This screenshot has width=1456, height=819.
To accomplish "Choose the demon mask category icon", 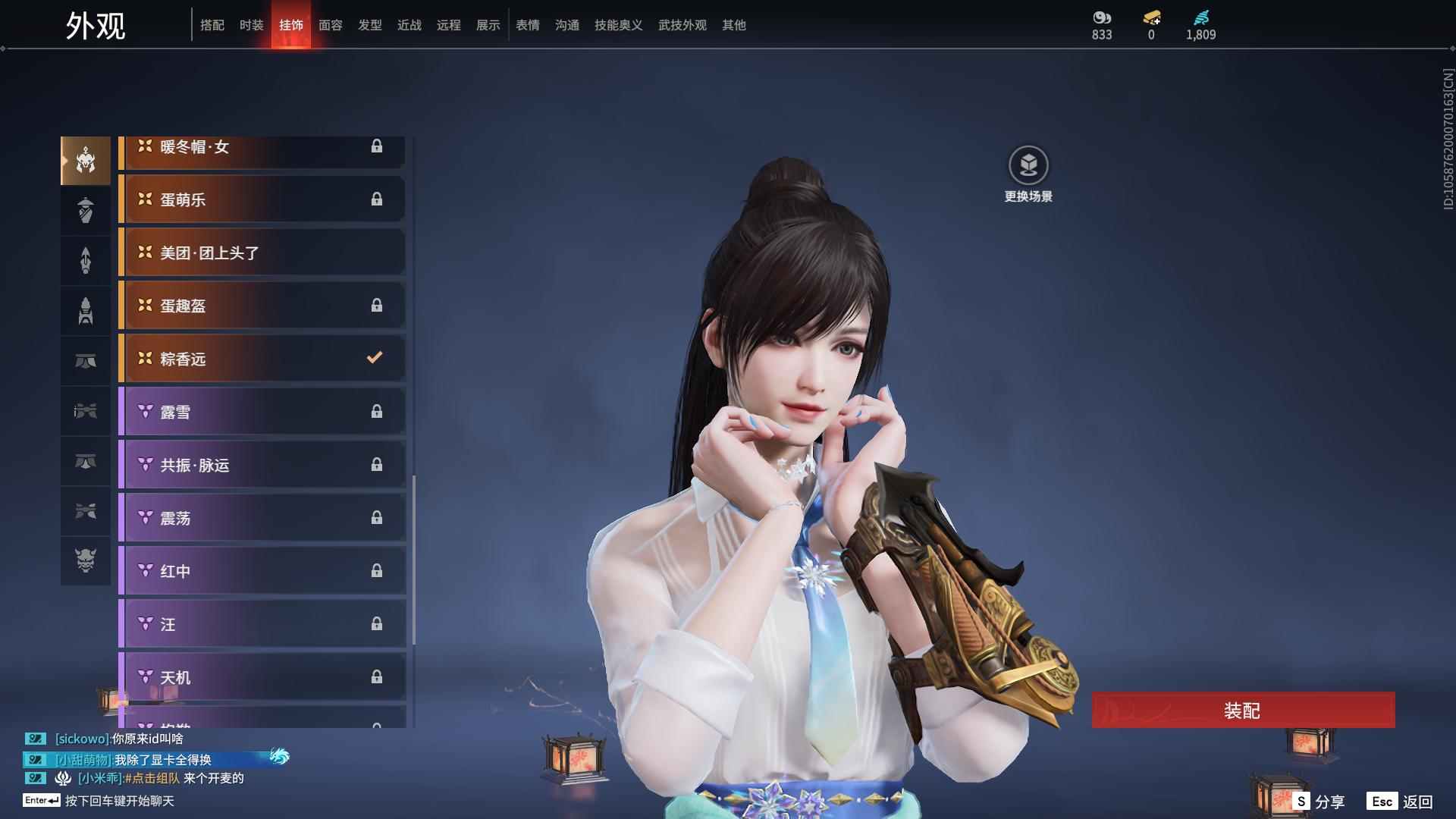I will point(86,560).
